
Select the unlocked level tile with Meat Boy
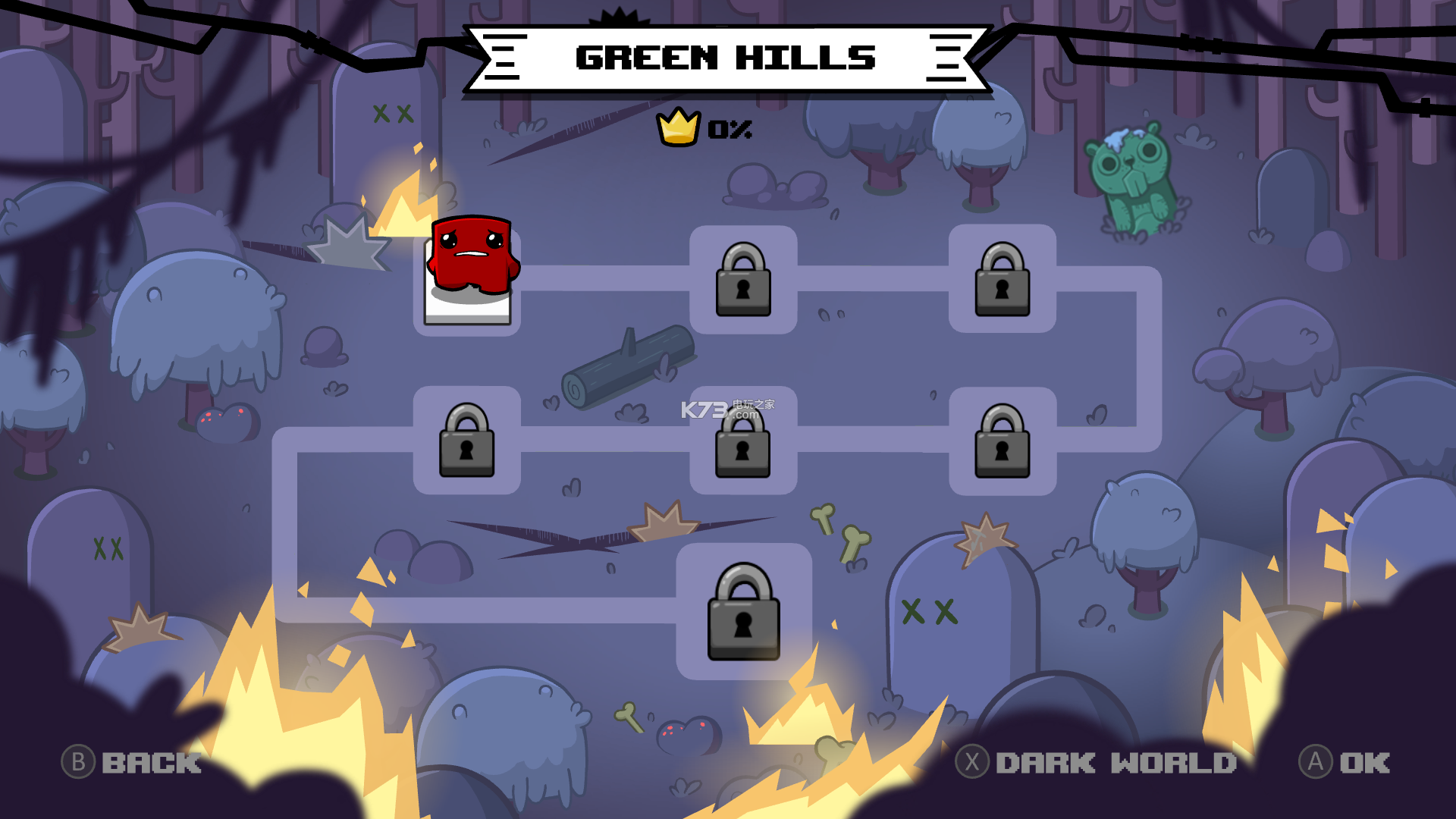click(468, 278)
